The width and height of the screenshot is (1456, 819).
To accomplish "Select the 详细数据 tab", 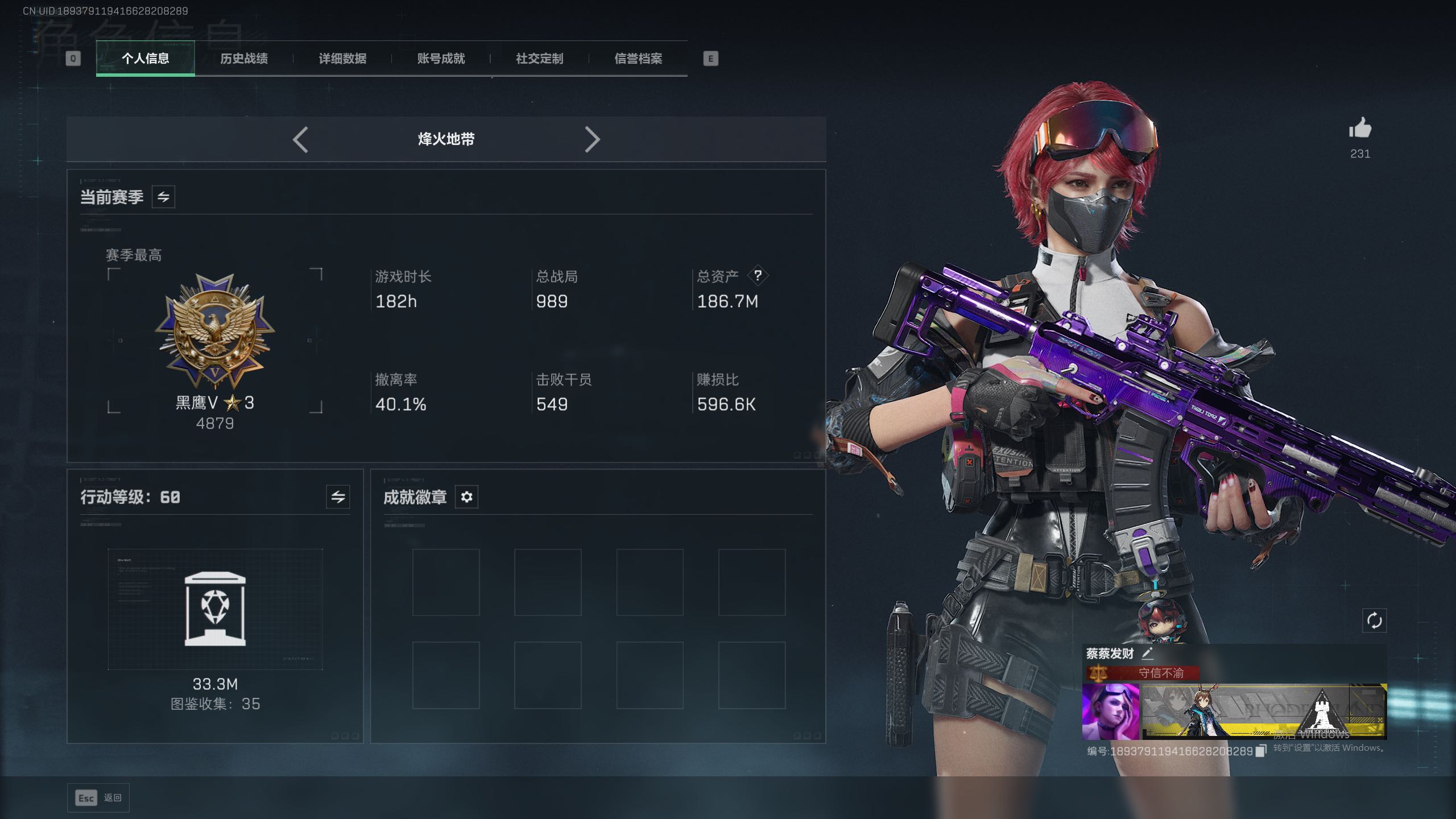I will pos(342,58).
